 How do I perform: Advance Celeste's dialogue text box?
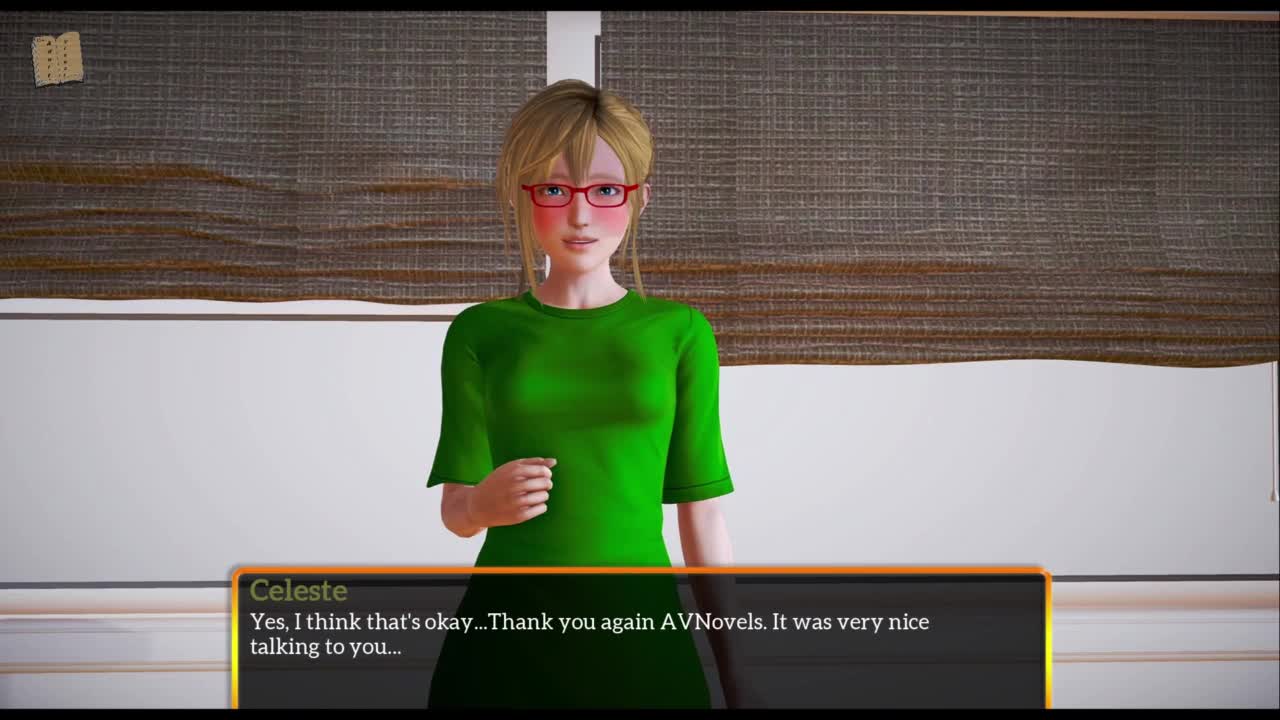pos(640,638)
